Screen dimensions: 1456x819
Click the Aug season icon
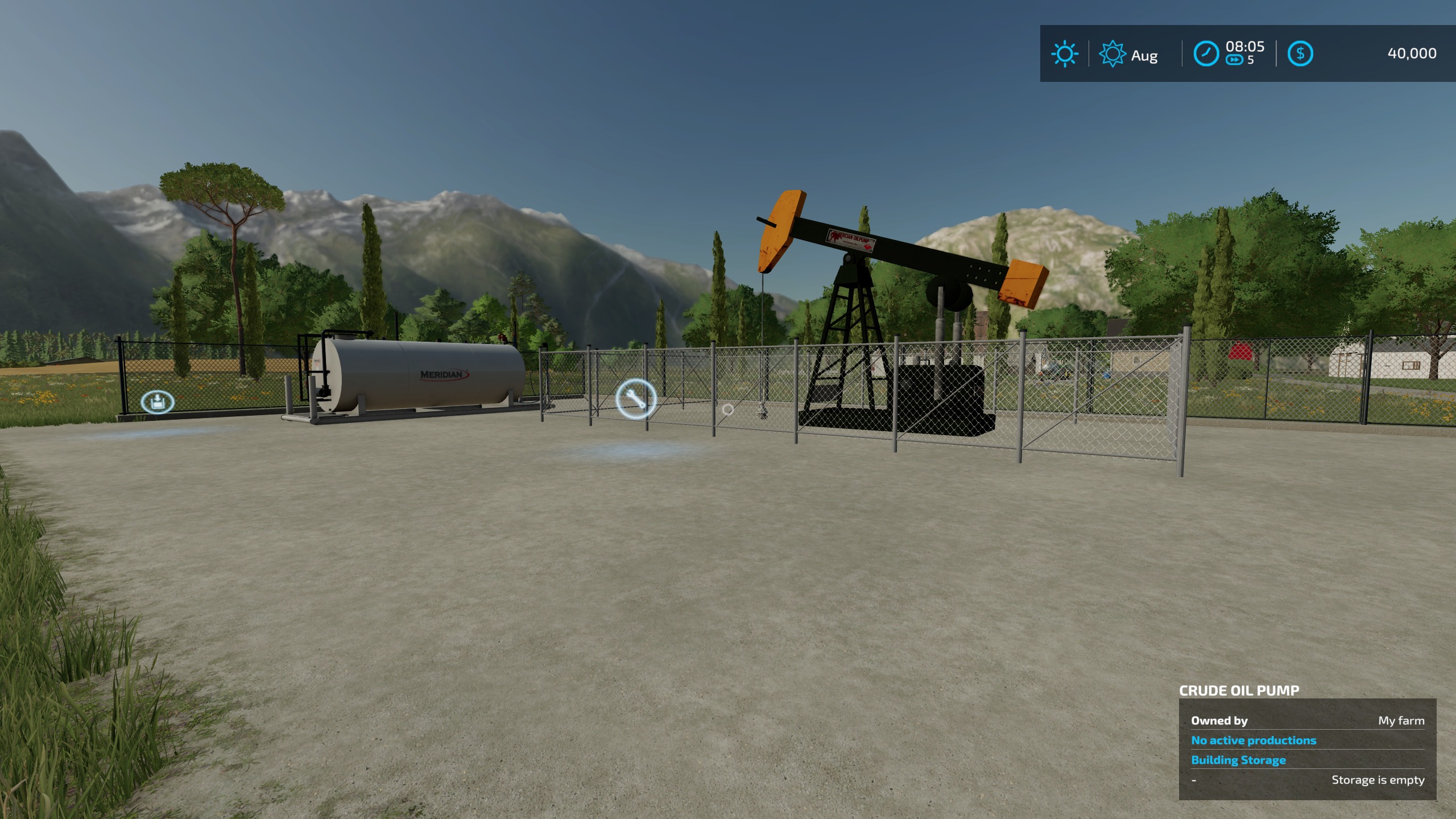point(1112,54)
